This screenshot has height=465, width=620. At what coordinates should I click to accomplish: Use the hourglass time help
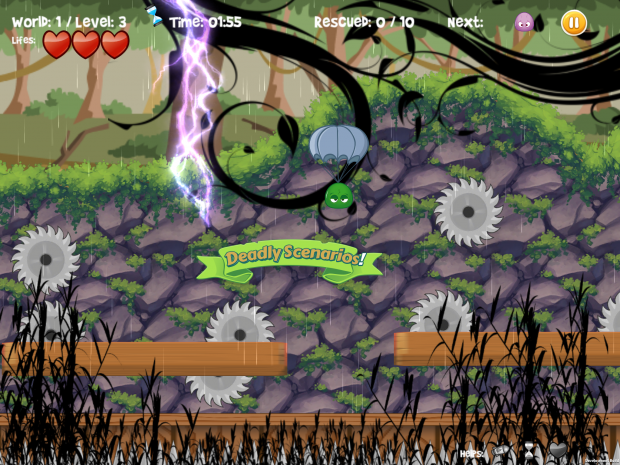tap(530, 451)
